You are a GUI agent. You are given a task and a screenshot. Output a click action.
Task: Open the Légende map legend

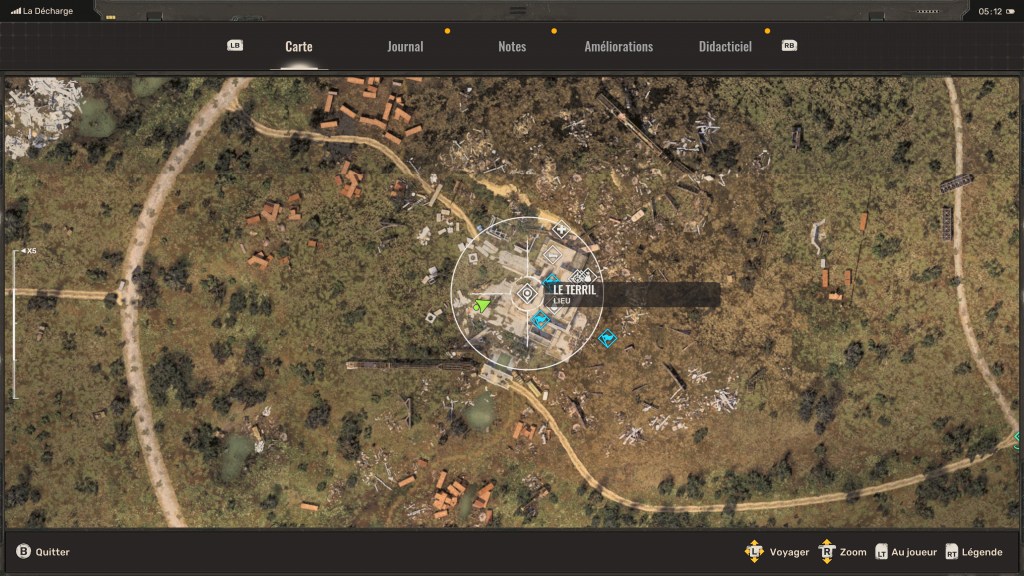(975, 552)
